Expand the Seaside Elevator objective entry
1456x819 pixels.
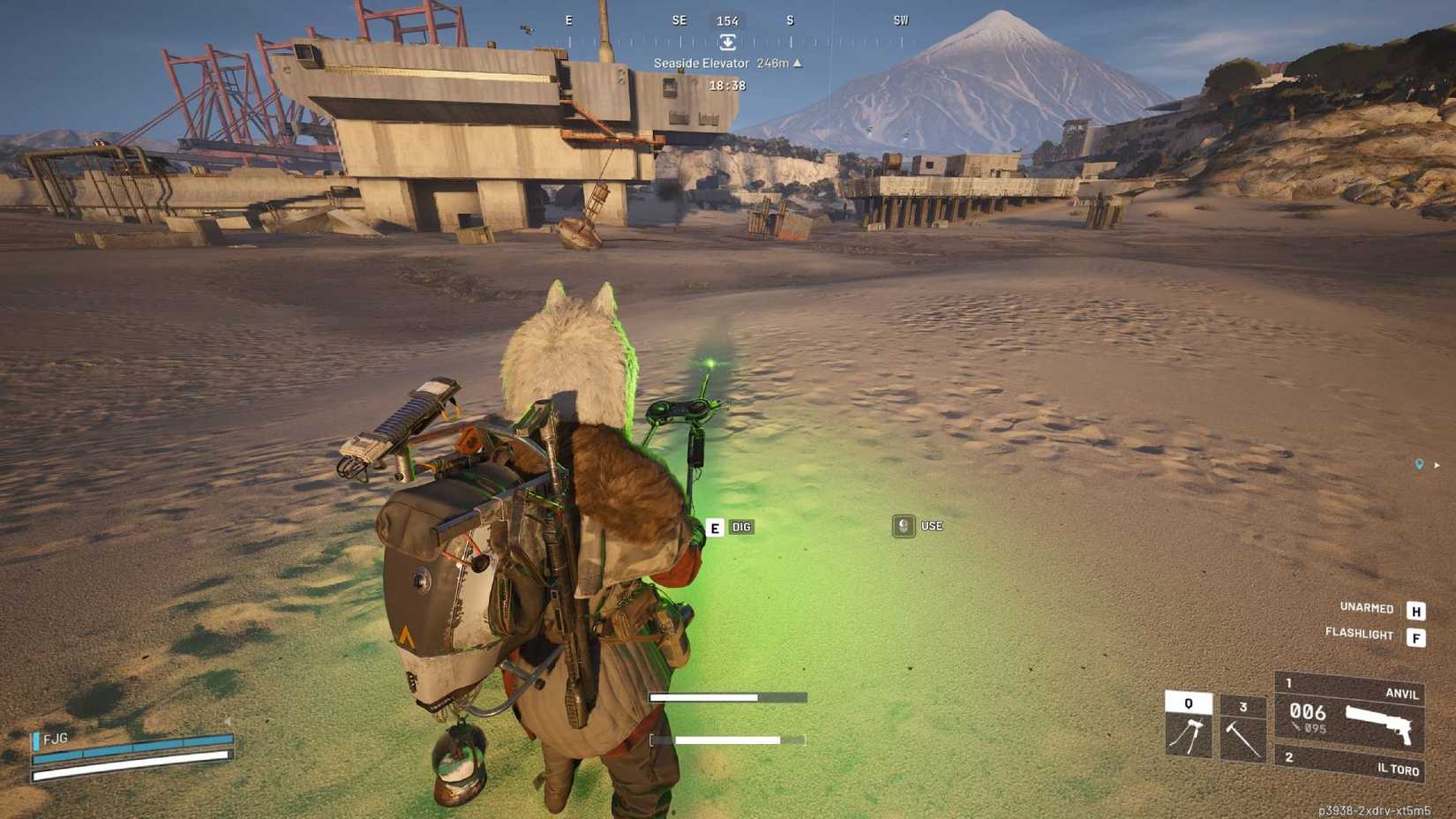[x=702, y=63]
